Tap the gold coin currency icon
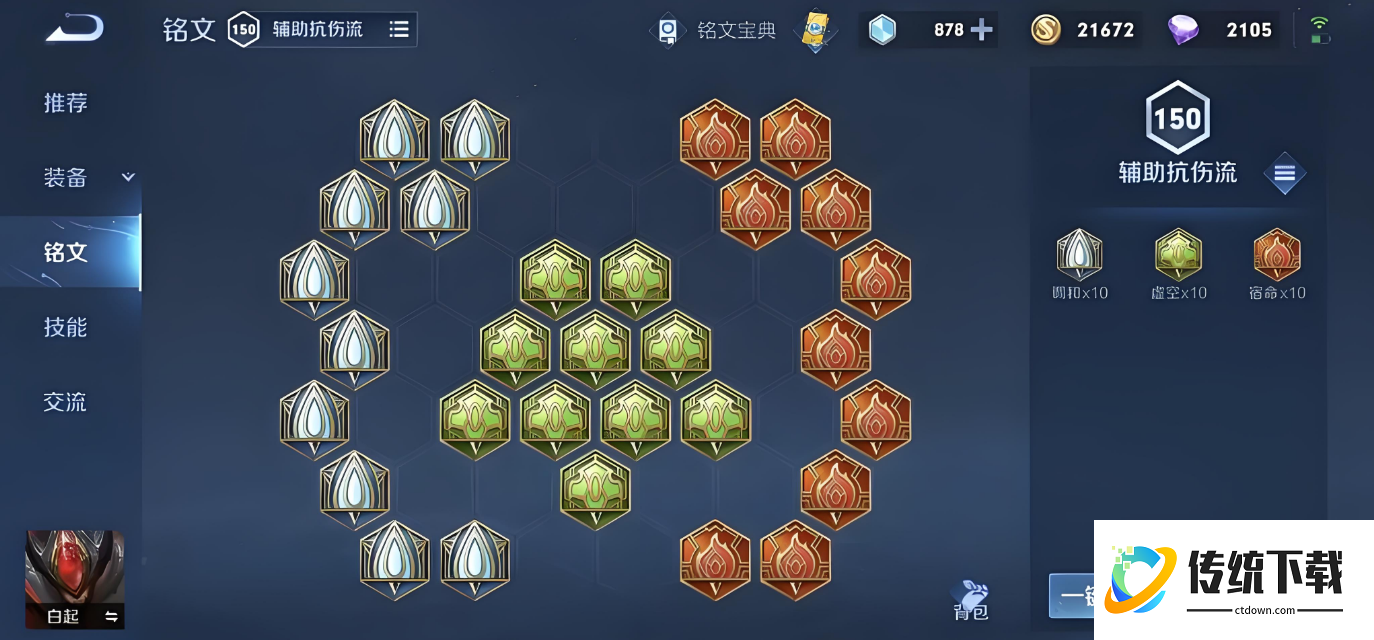This screenshot has height=640, width=1374. (x=1046, y=30)
